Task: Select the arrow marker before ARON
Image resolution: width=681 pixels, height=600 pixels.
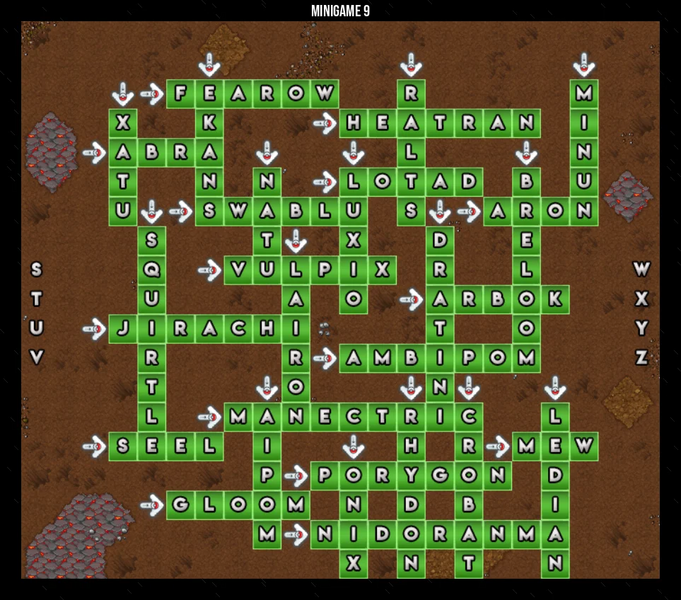Action: [x=469, y=211]
